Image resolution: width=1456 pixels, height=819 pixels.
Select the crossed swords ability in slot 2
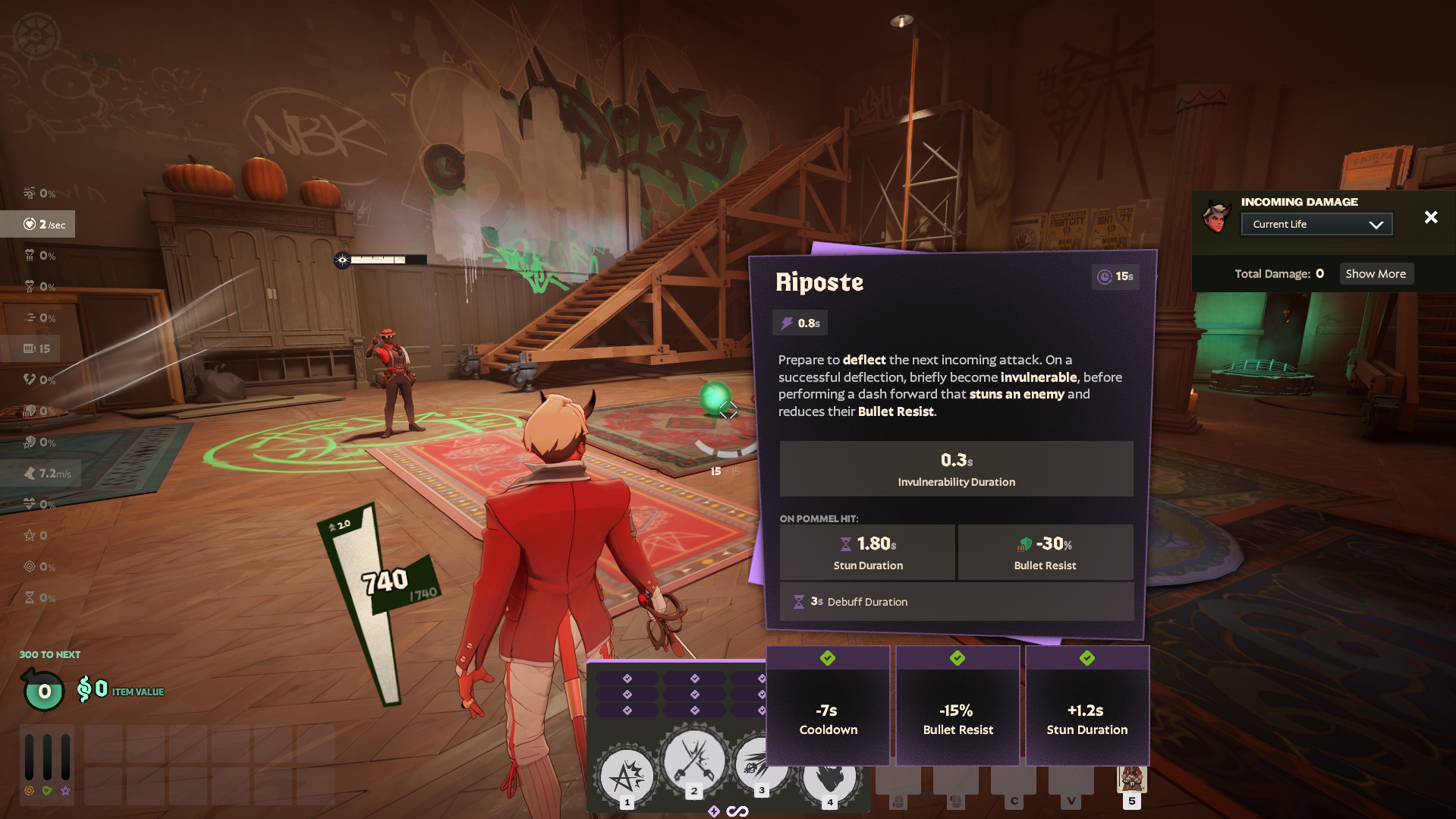(x=626, y=774)
